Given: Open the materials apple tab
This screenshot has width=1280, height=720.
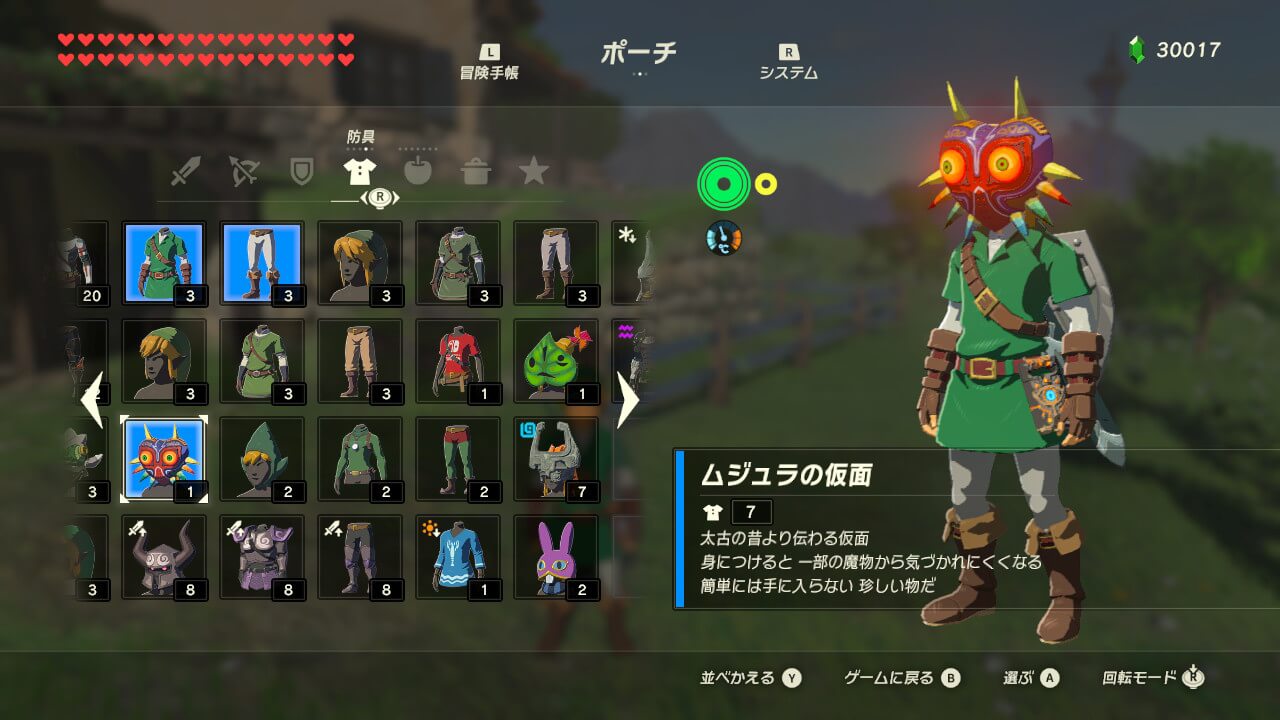Looking at the screenshot, I should click(x=417, y=171).
